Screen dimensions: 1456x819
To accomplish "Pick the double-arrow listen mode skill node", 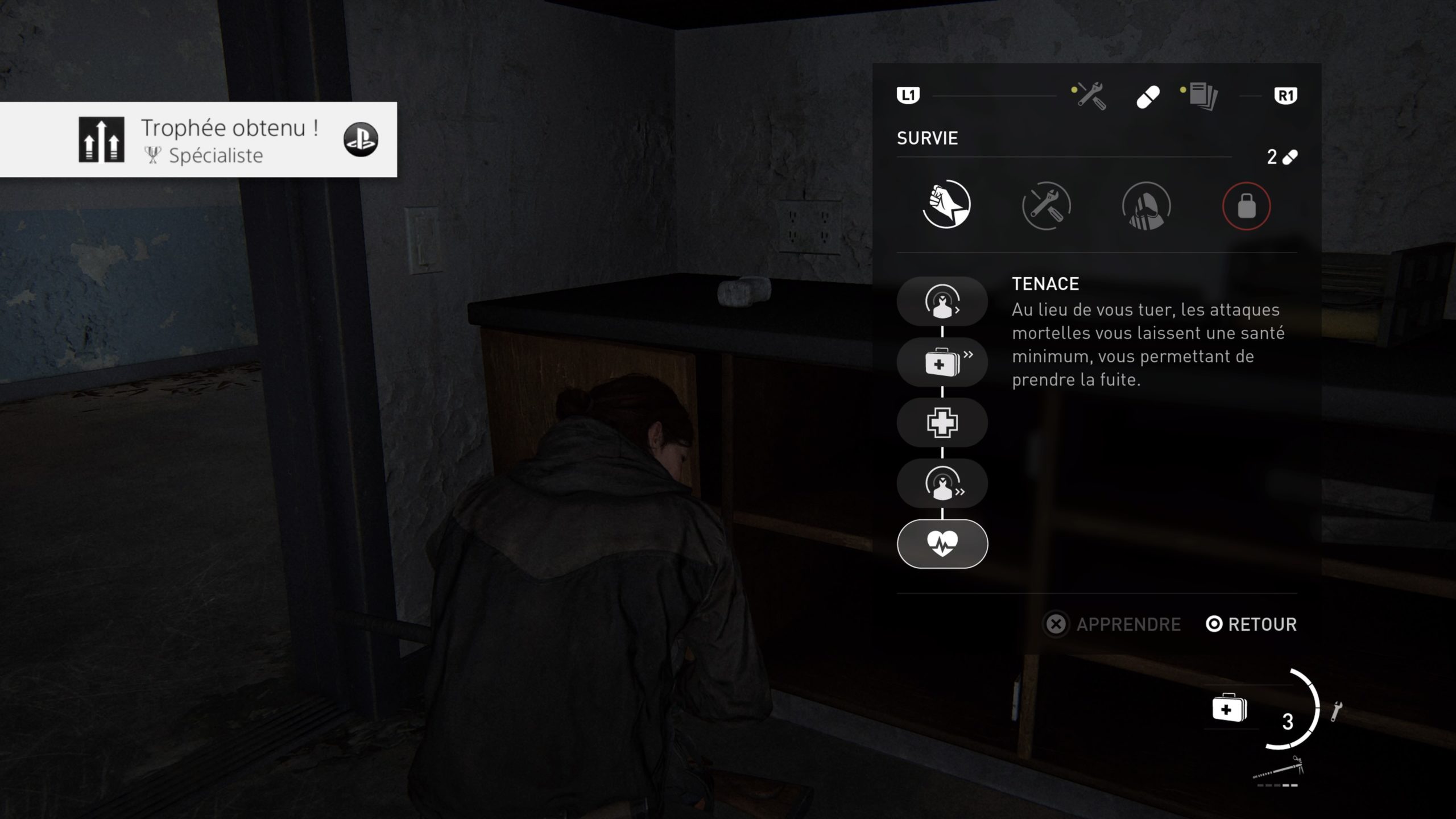I will pyautogui.click(x=942, y=483).
